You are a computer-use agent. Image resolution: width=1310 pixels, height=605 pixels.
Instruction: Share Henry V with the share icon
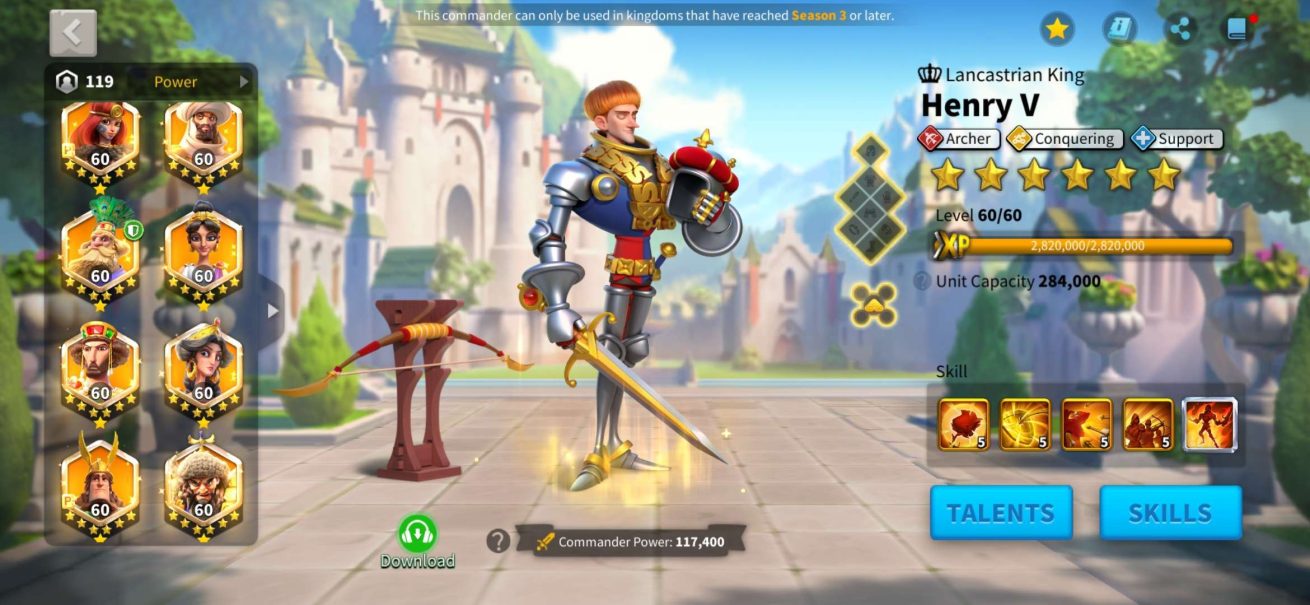(1182, 29)
